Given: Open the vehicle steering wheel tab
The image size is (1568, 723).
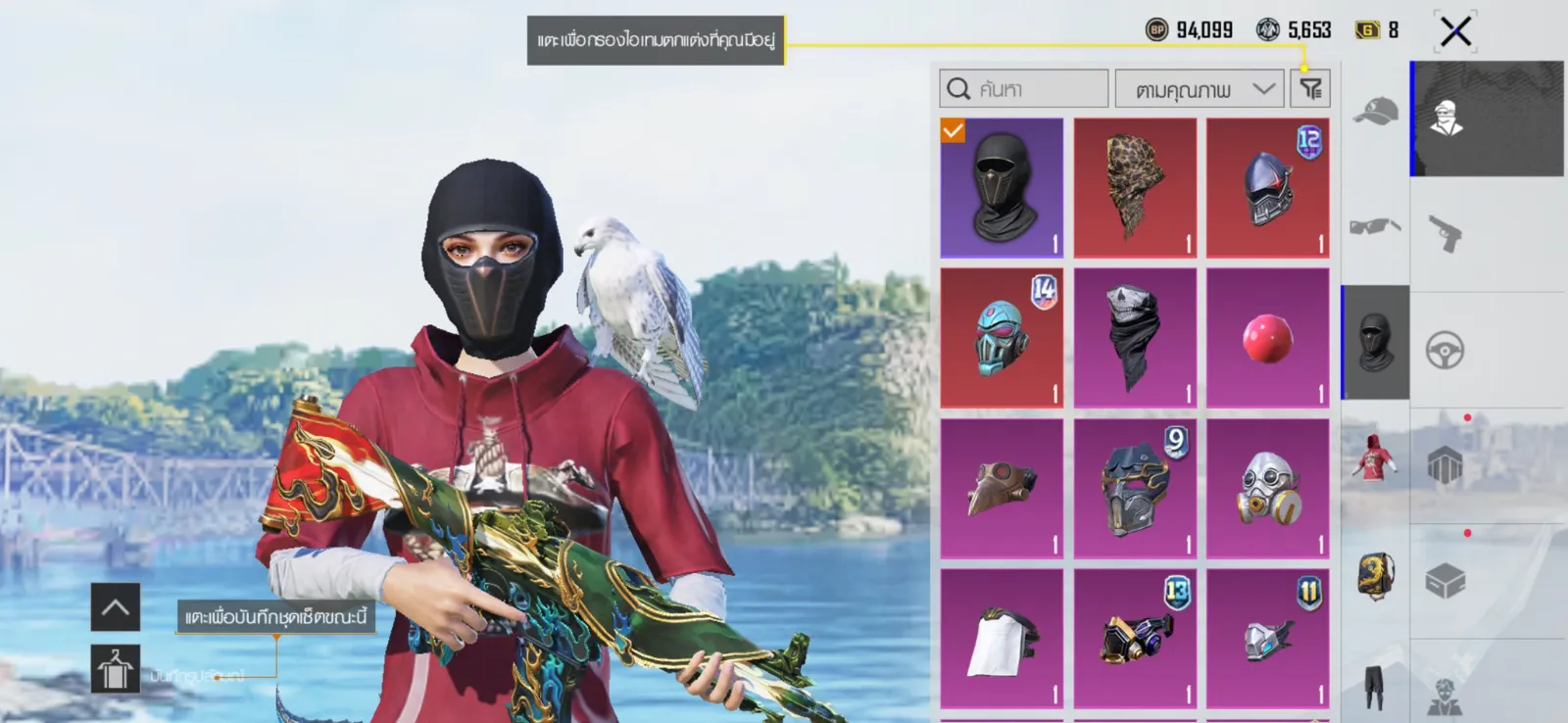Looking at the screenshot, I should (1445, 349).
